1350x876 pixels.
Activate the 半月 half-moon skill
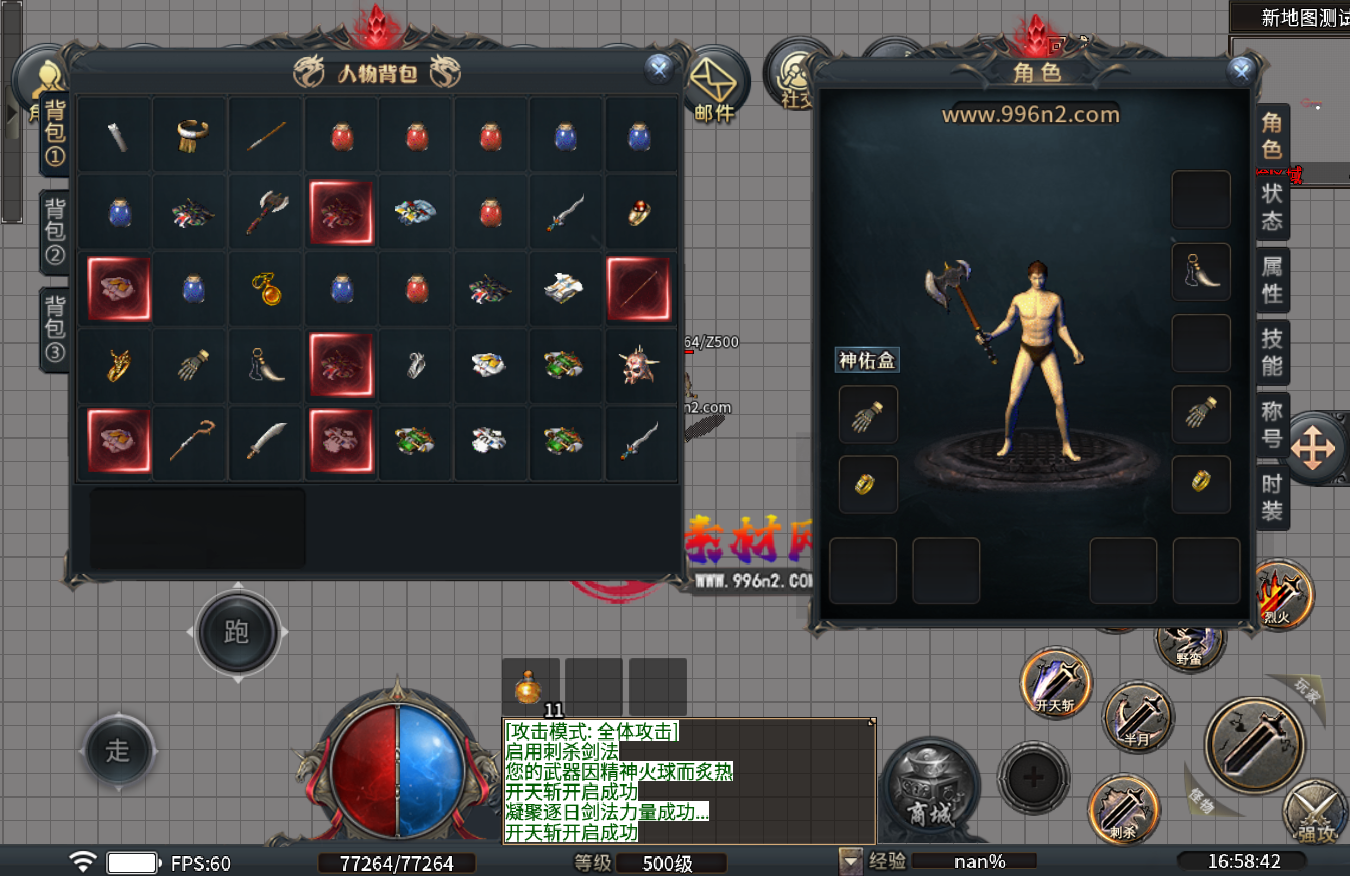coord(1138,717)
